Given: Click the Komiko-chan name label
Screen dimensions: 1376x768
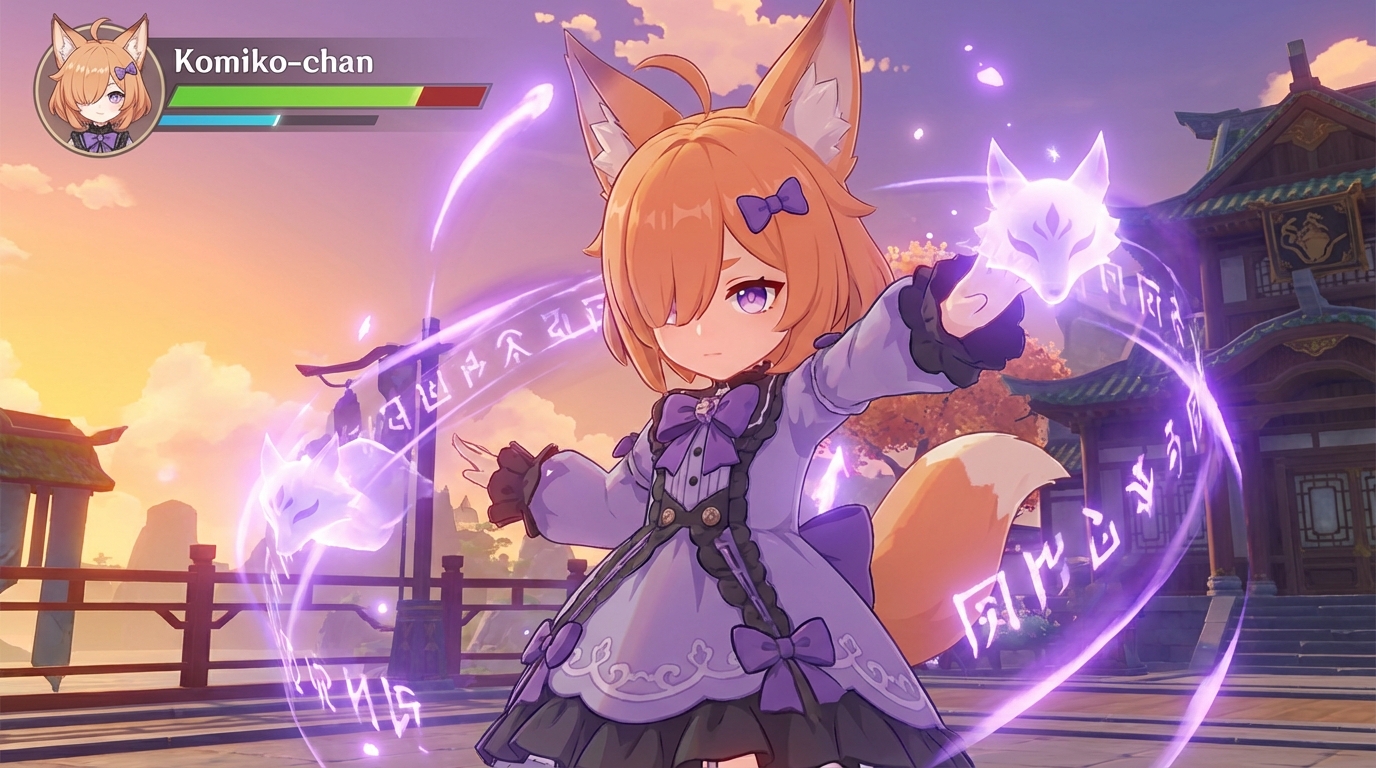Looking at the screenshot, I should click(270, 60).
